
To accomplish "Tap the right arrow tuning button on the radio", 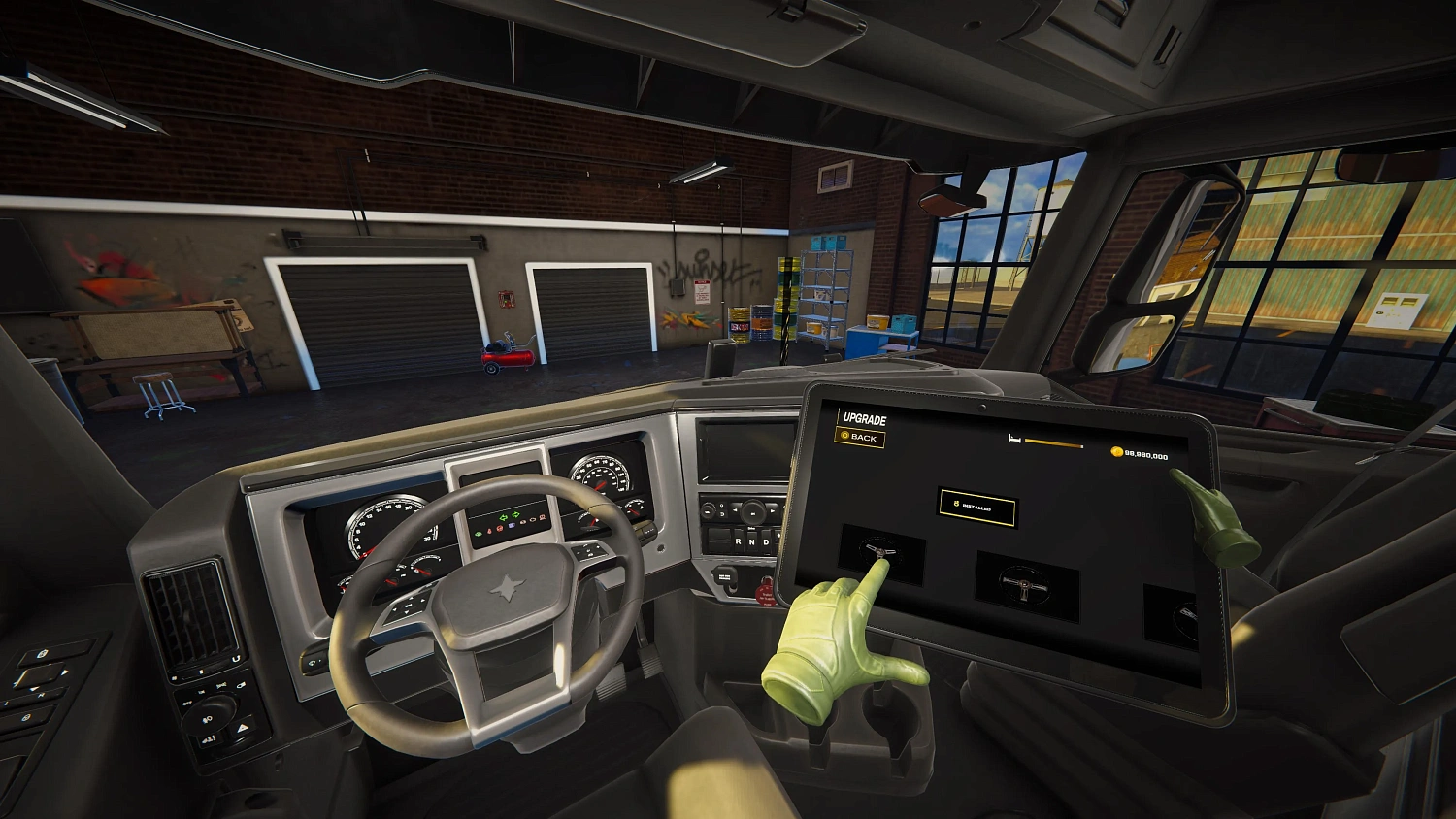I will (772, 510).
